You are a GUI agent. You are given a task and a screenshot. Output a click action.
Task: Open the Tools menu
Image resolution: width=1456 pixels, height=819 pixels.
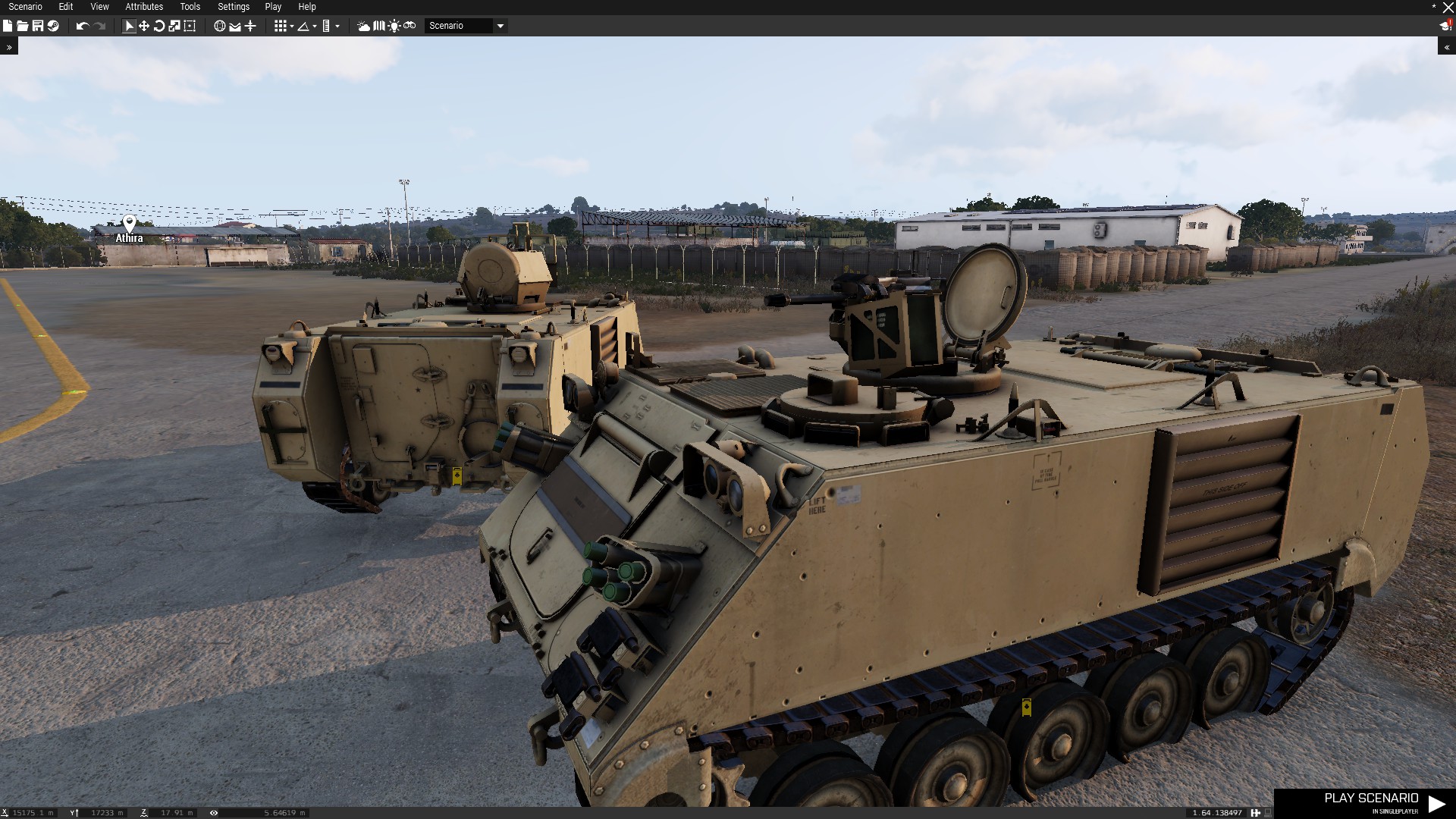click(190, 7)
